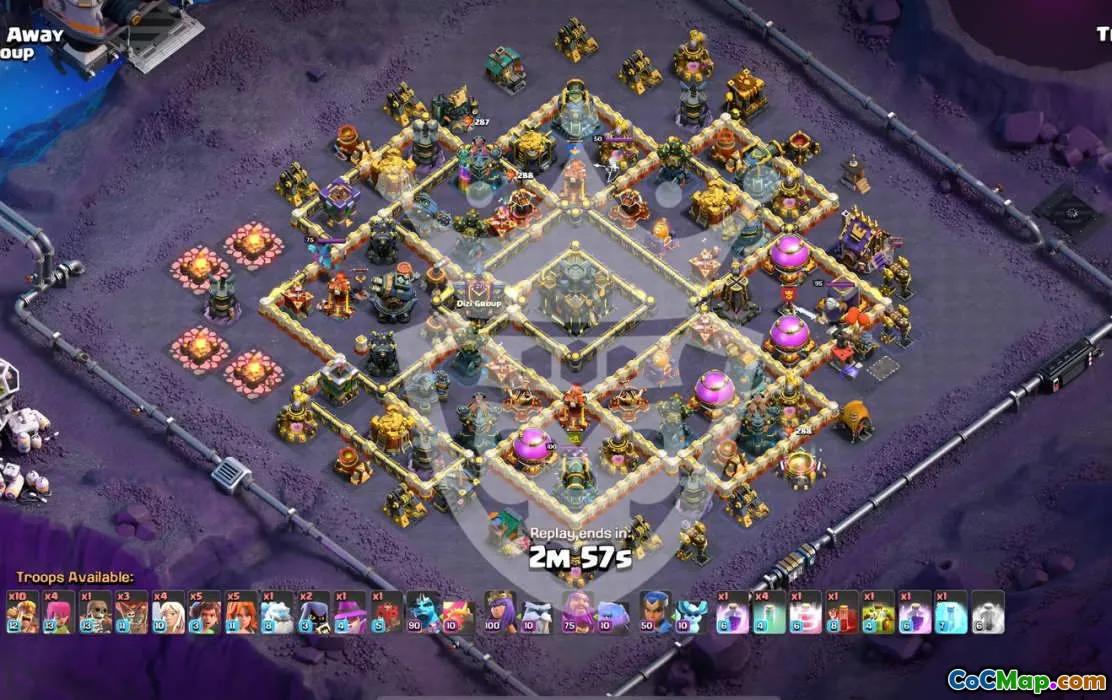Pick the Royal Champion hero slot
This screenshot has height=700, width=1112.
click(655, 612)
